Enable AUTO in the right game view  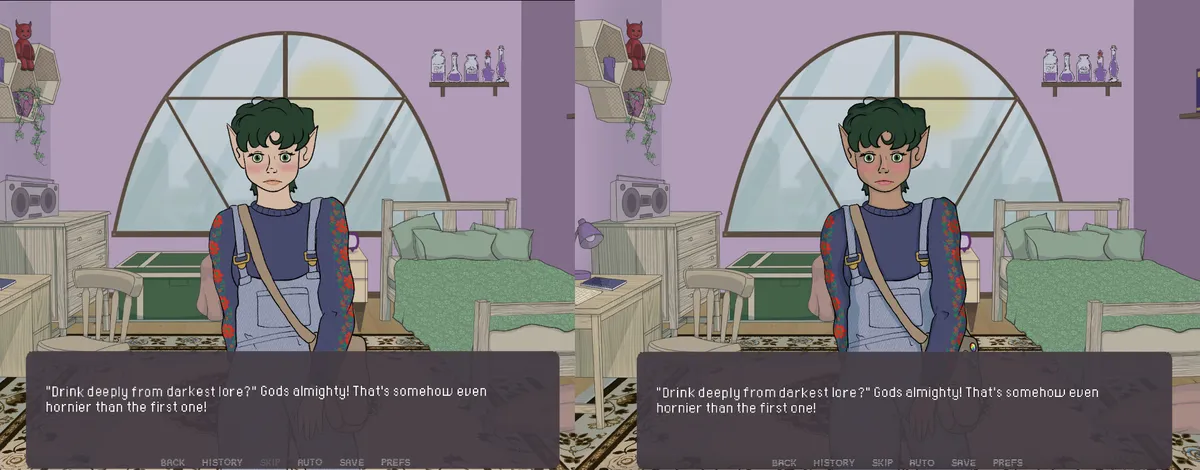coord(922,463)
